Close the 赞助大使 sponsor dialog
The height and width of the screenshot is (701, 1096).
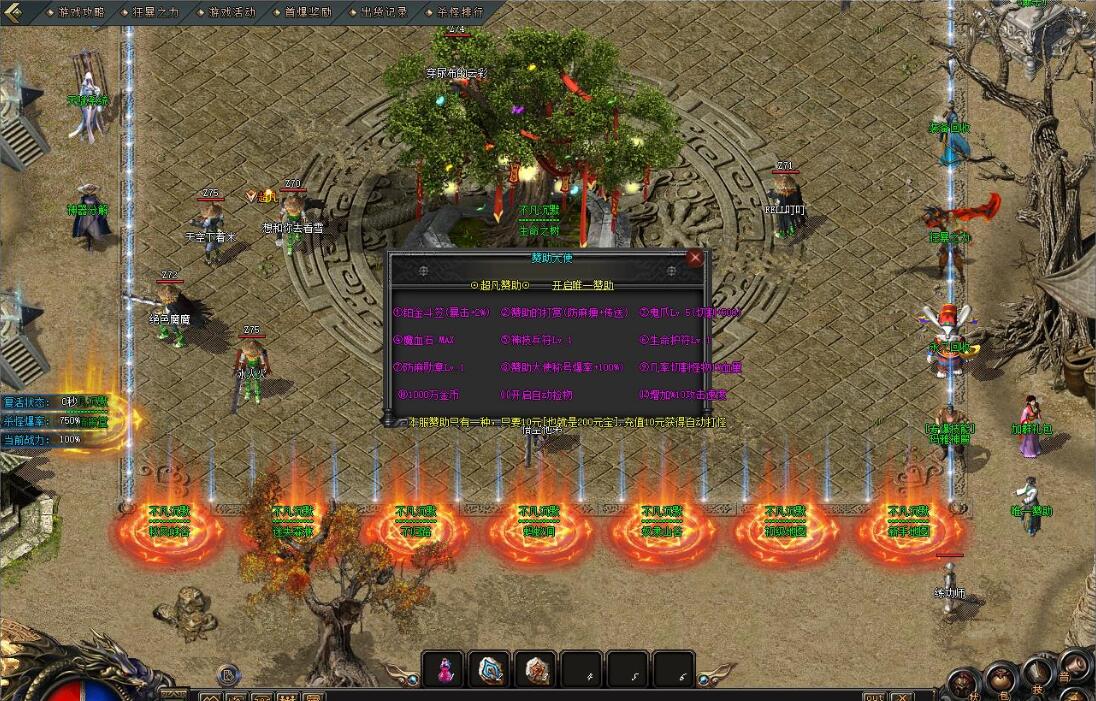click(695, 257)
